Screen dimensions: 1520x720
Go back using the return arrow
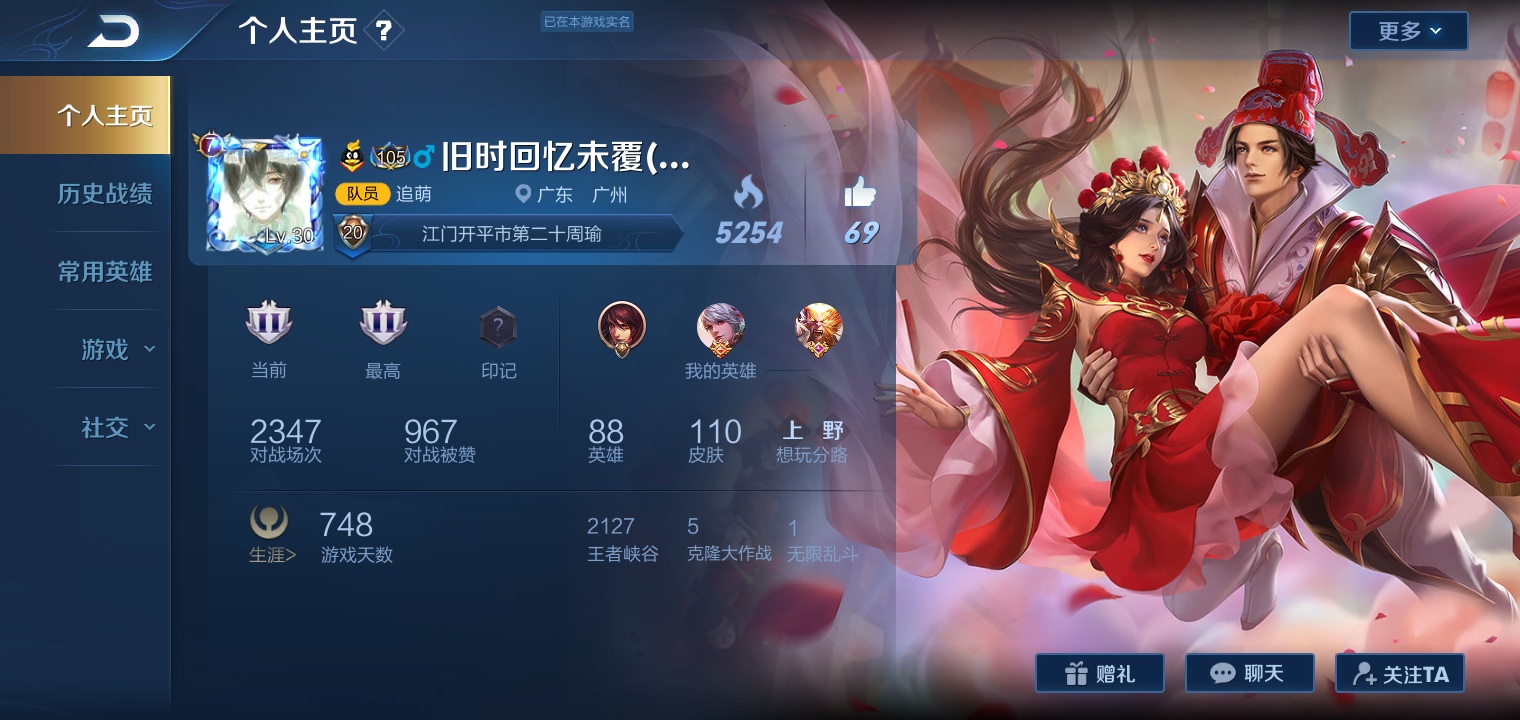(113, 32)
